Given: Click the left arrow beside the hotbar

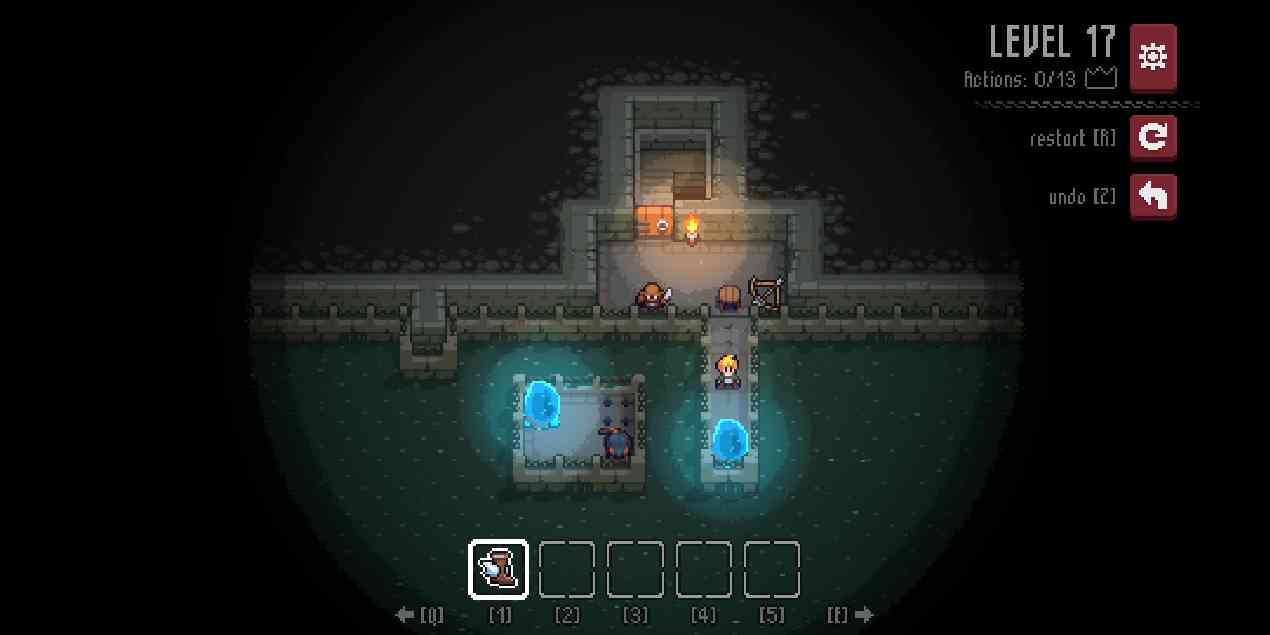Looking at the screenshot, I should click(405, 615).
